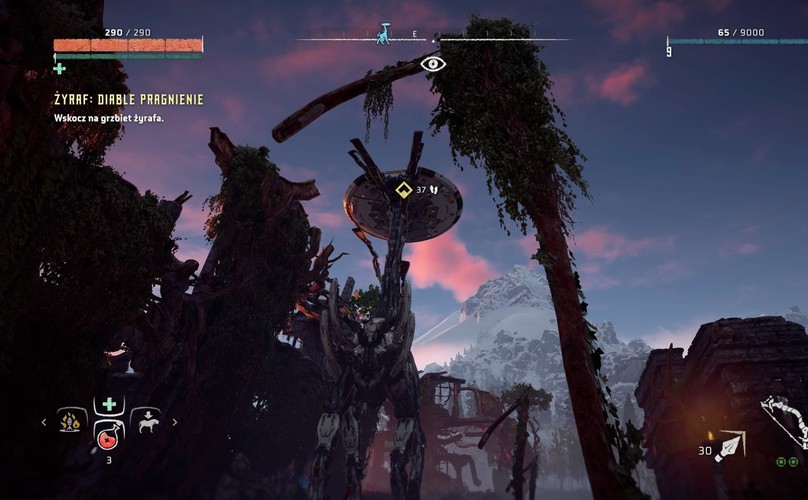
Task: Click the equipped bow weapon icon
Action: tap(783, 420)
